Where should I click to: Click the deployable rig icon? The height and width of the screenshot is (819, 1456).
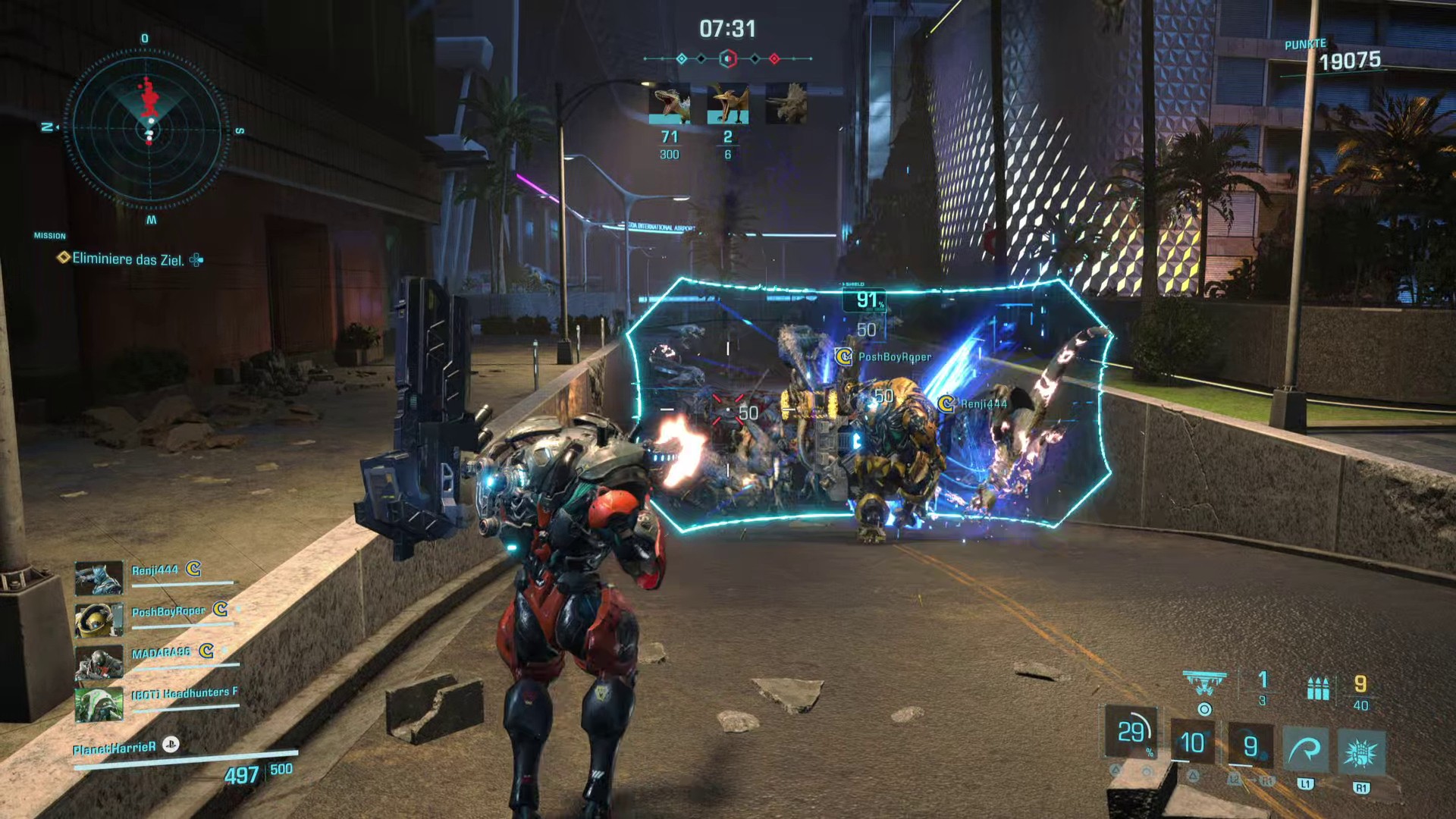tap(1204, 682)
